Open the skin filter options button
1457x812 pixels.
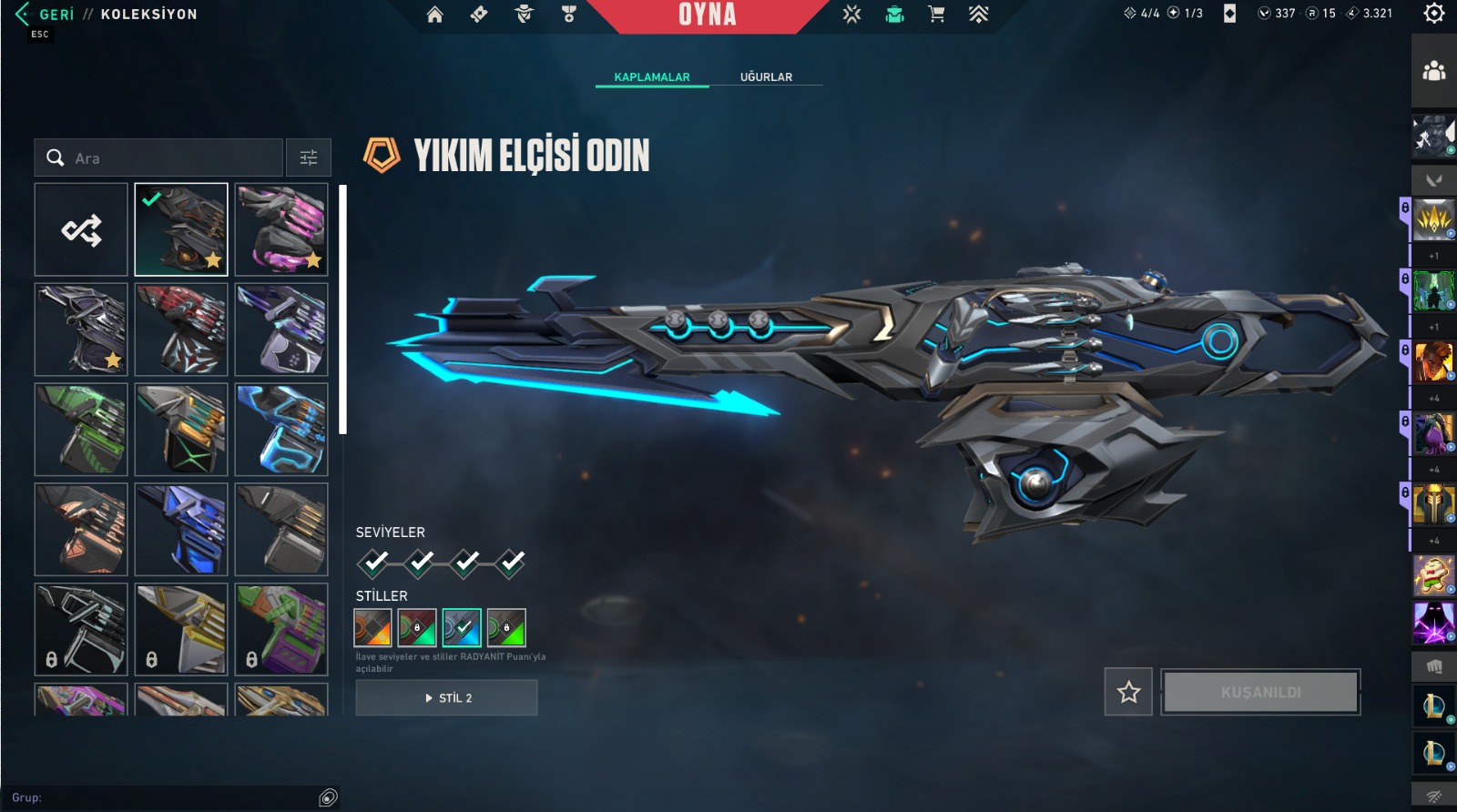click(x=309, y=158)
